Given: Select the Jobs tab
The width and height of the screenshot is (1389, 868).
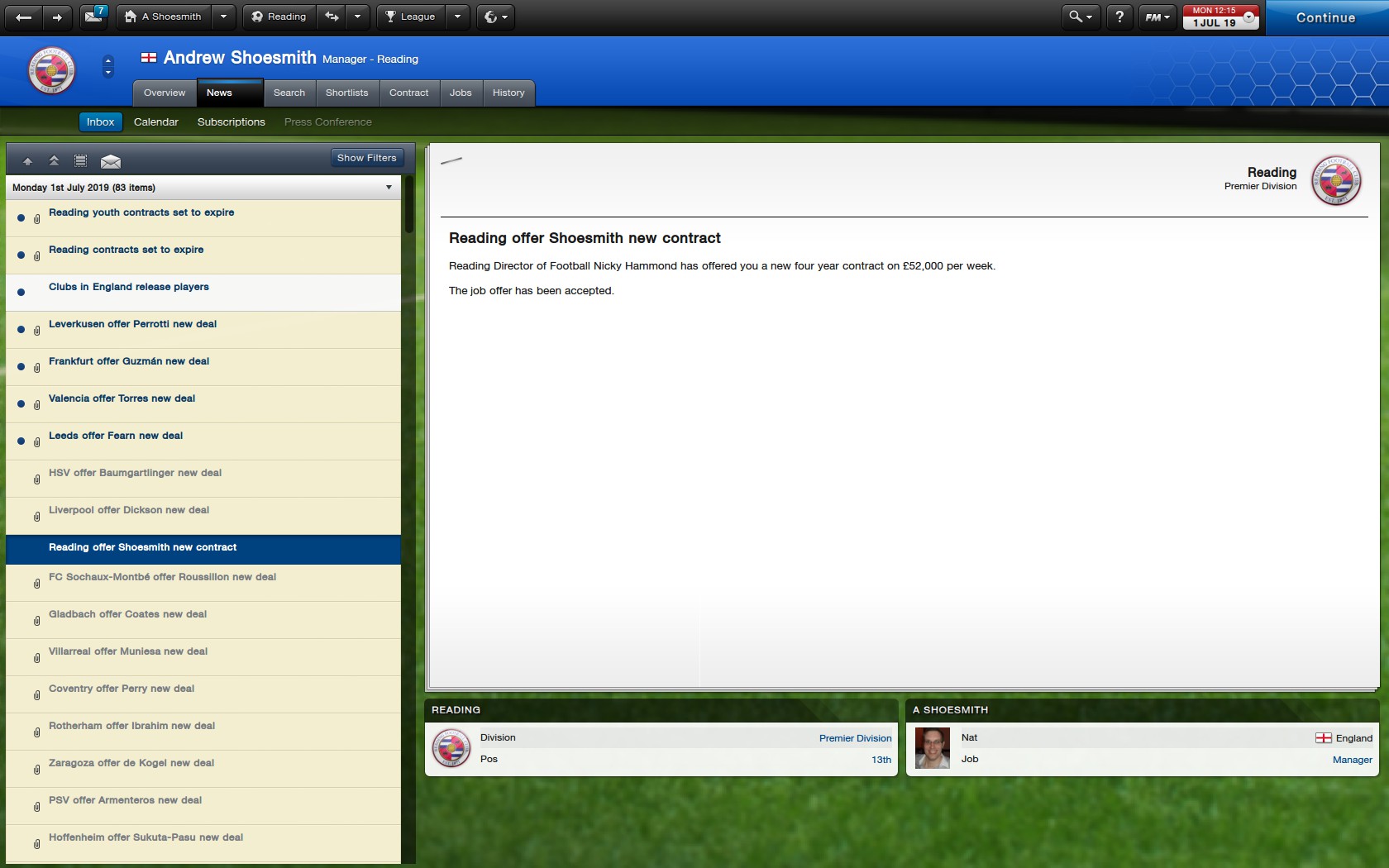Looking at the screenshot, I should tap(461, 93).
